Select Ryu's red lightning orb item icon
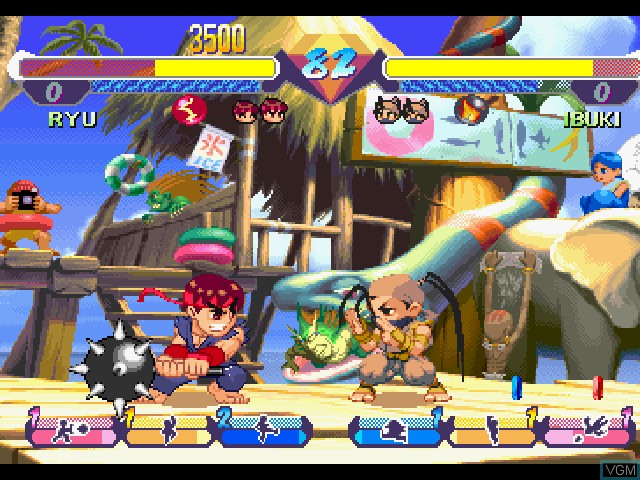Image resolution: width=640 pixels, height=480 pixels. pos(188,110)
